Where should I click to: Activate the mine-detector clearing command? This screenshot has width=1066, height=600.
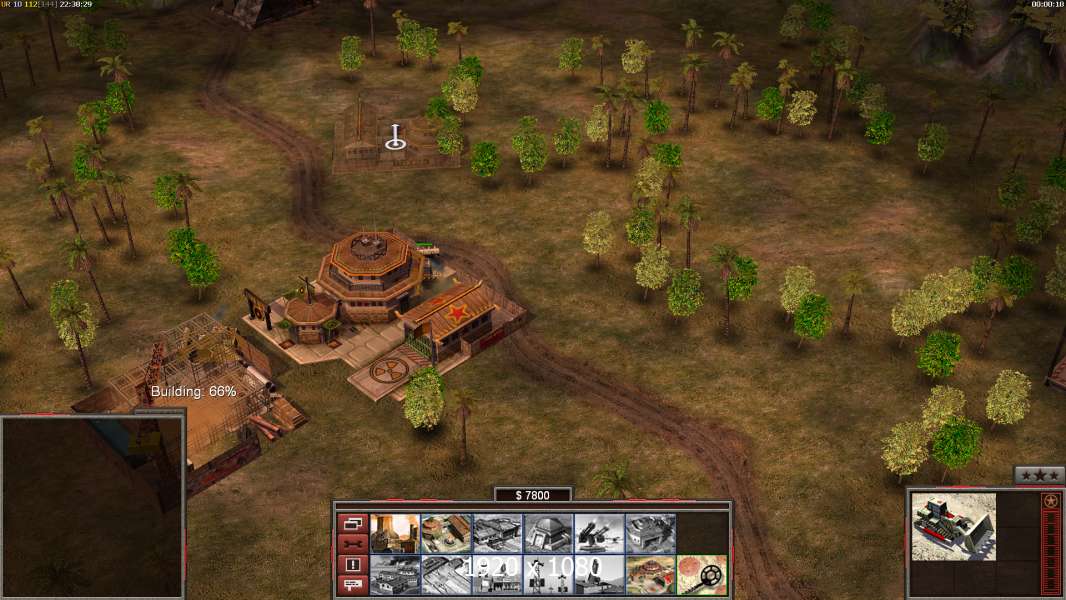point(701,575)
